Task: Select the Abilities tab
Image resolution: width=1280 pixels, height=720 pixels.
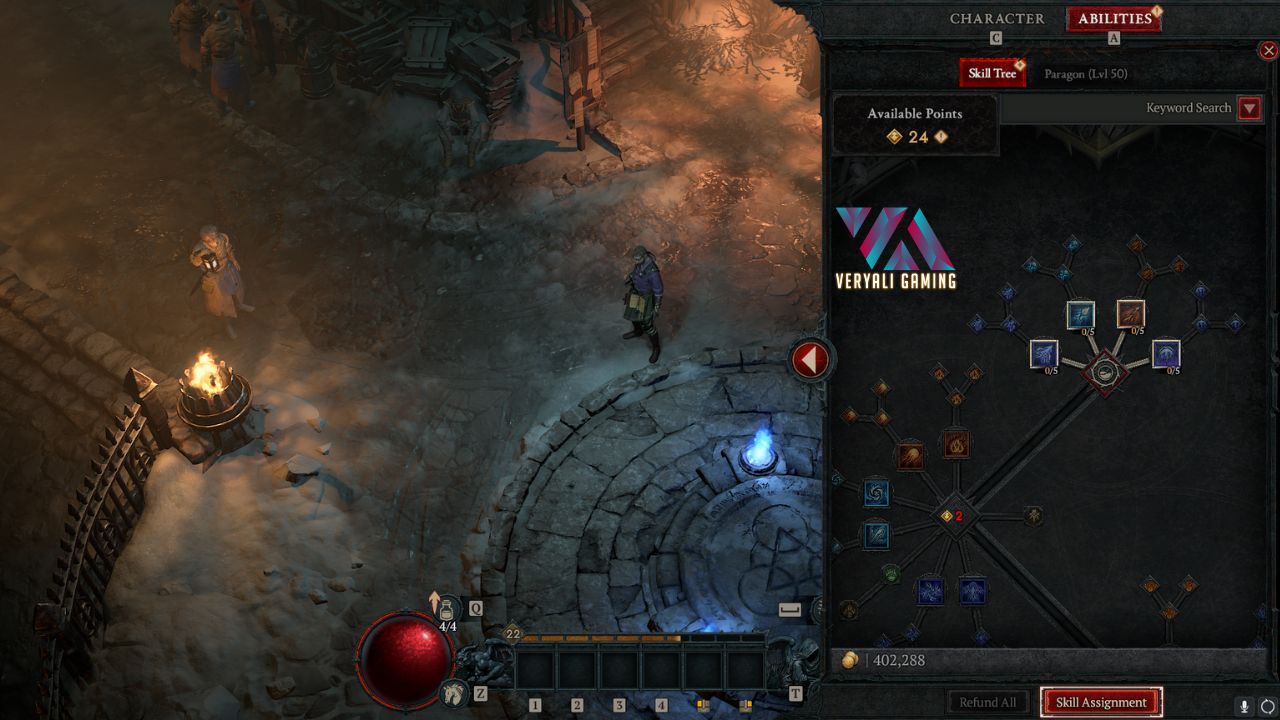Action: click(1114, 19)
